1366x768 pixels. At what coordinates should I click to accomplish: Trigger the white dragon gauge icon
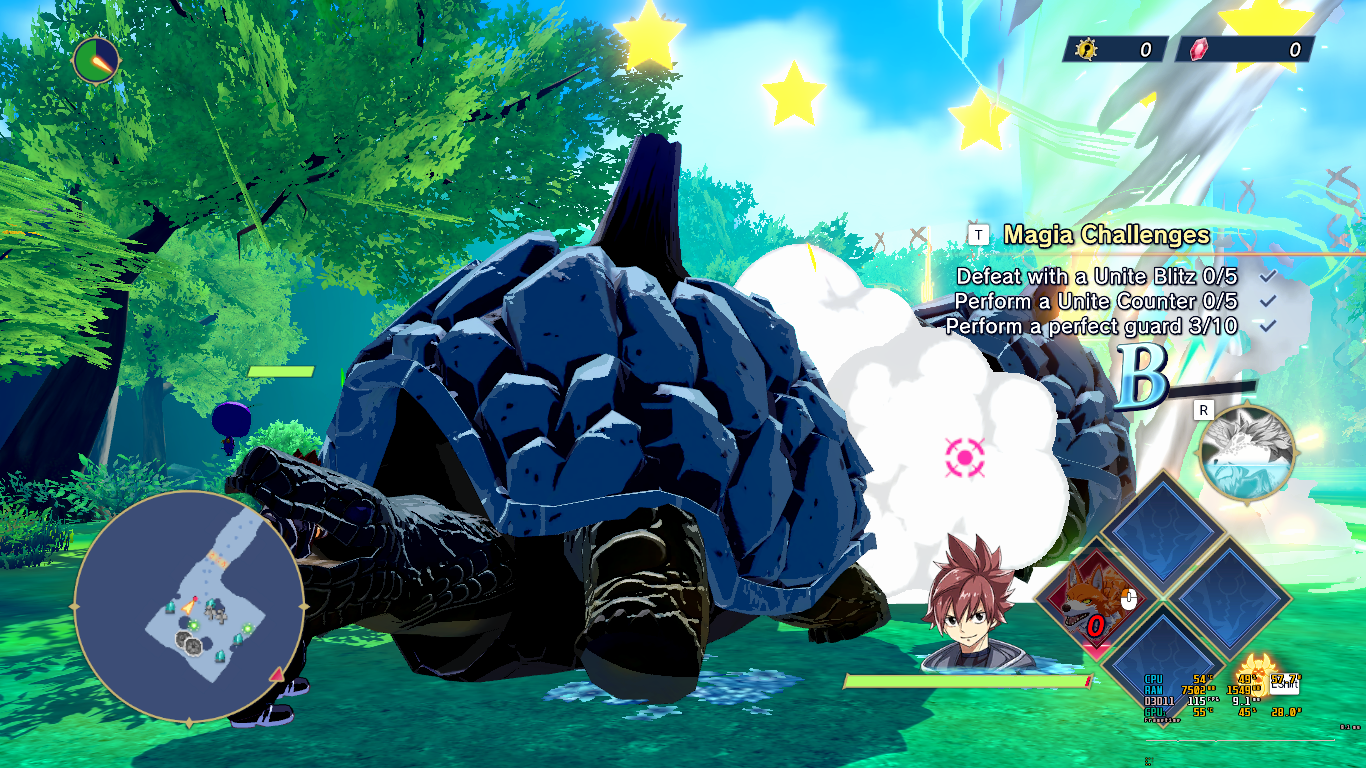(x=1247, y=453)
